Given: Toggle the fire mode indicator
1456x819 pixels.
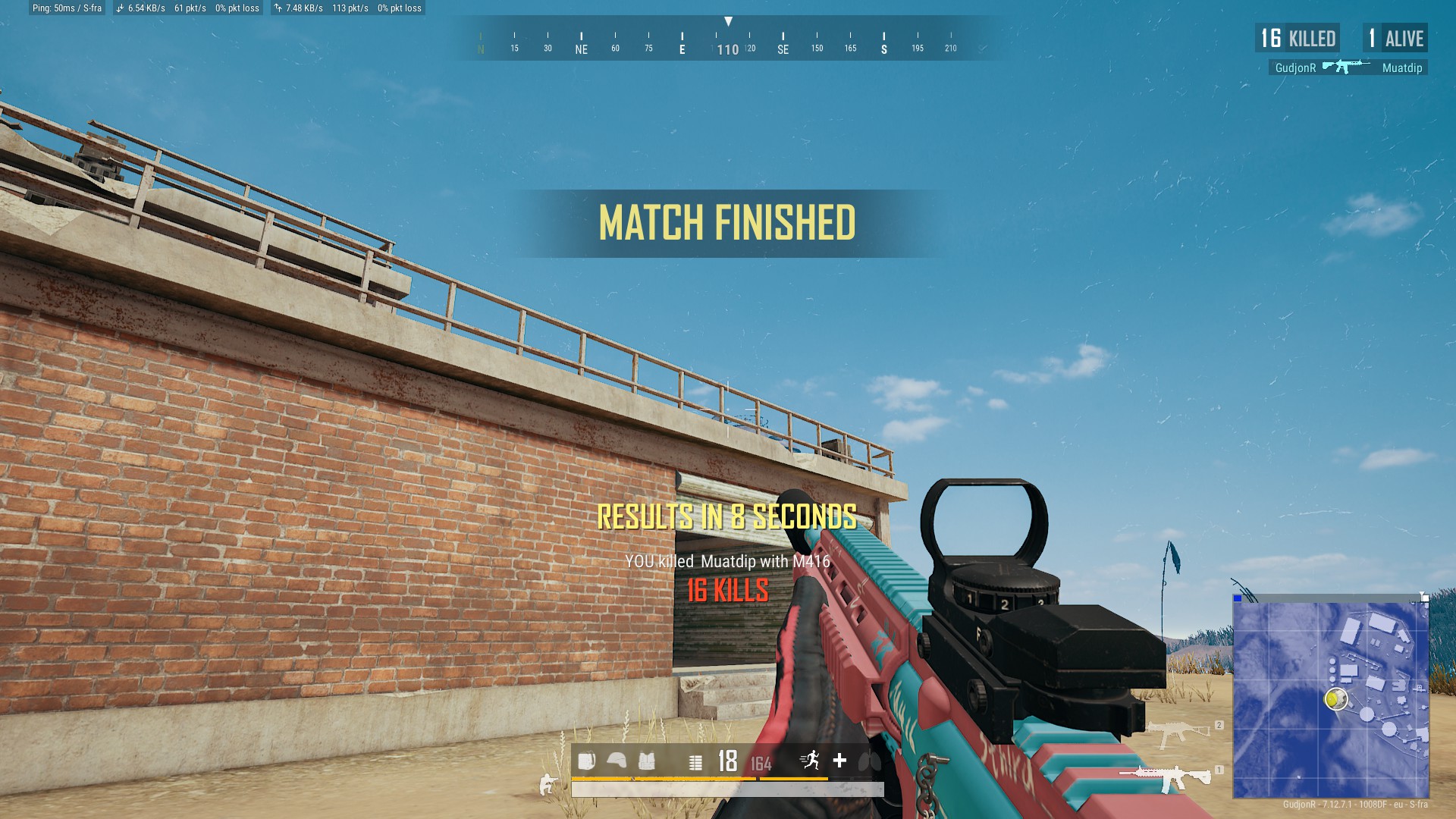Looking at the screenshot, I should [x=695, y=762].
